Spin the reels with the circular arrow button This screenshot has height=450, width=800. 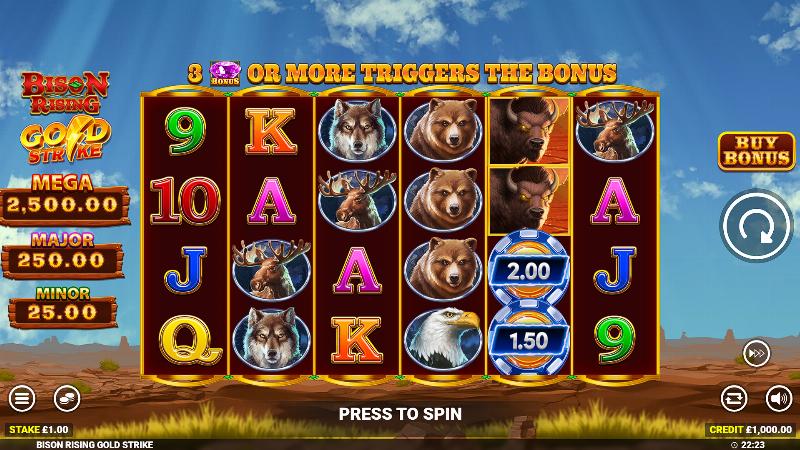[x=757, y=231]
